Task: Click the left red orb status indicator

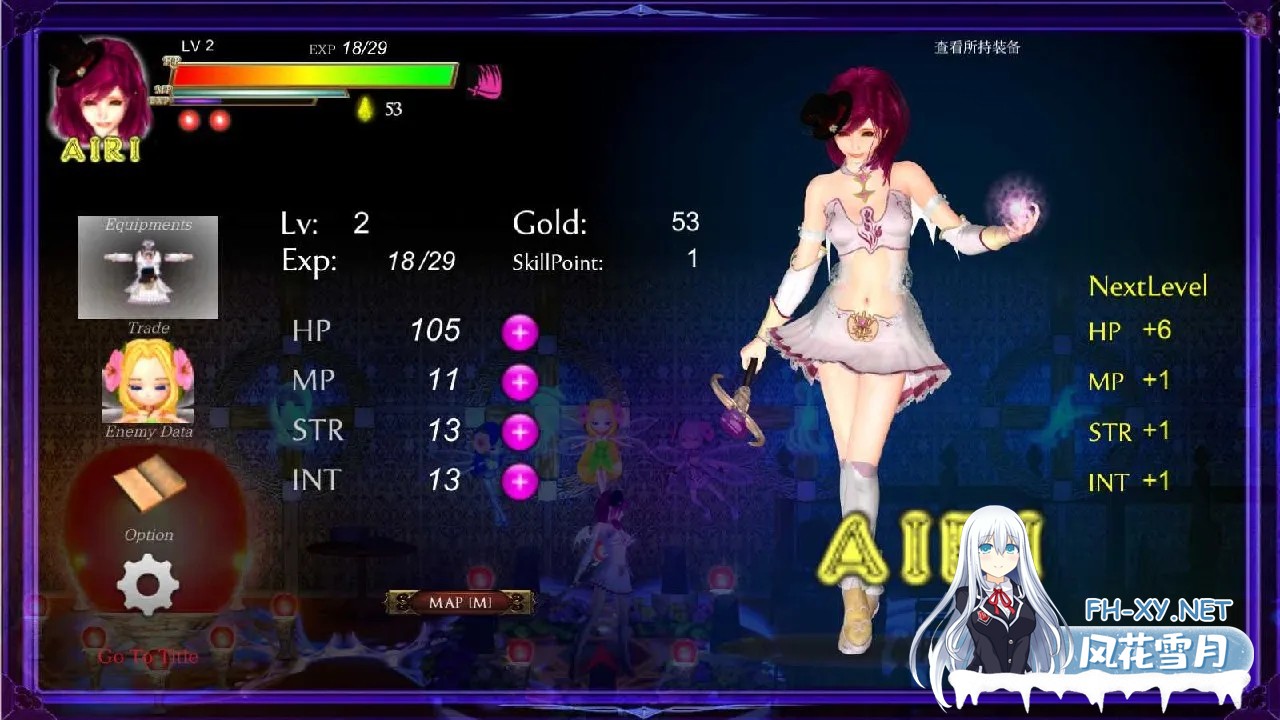Action: [189, 122]
